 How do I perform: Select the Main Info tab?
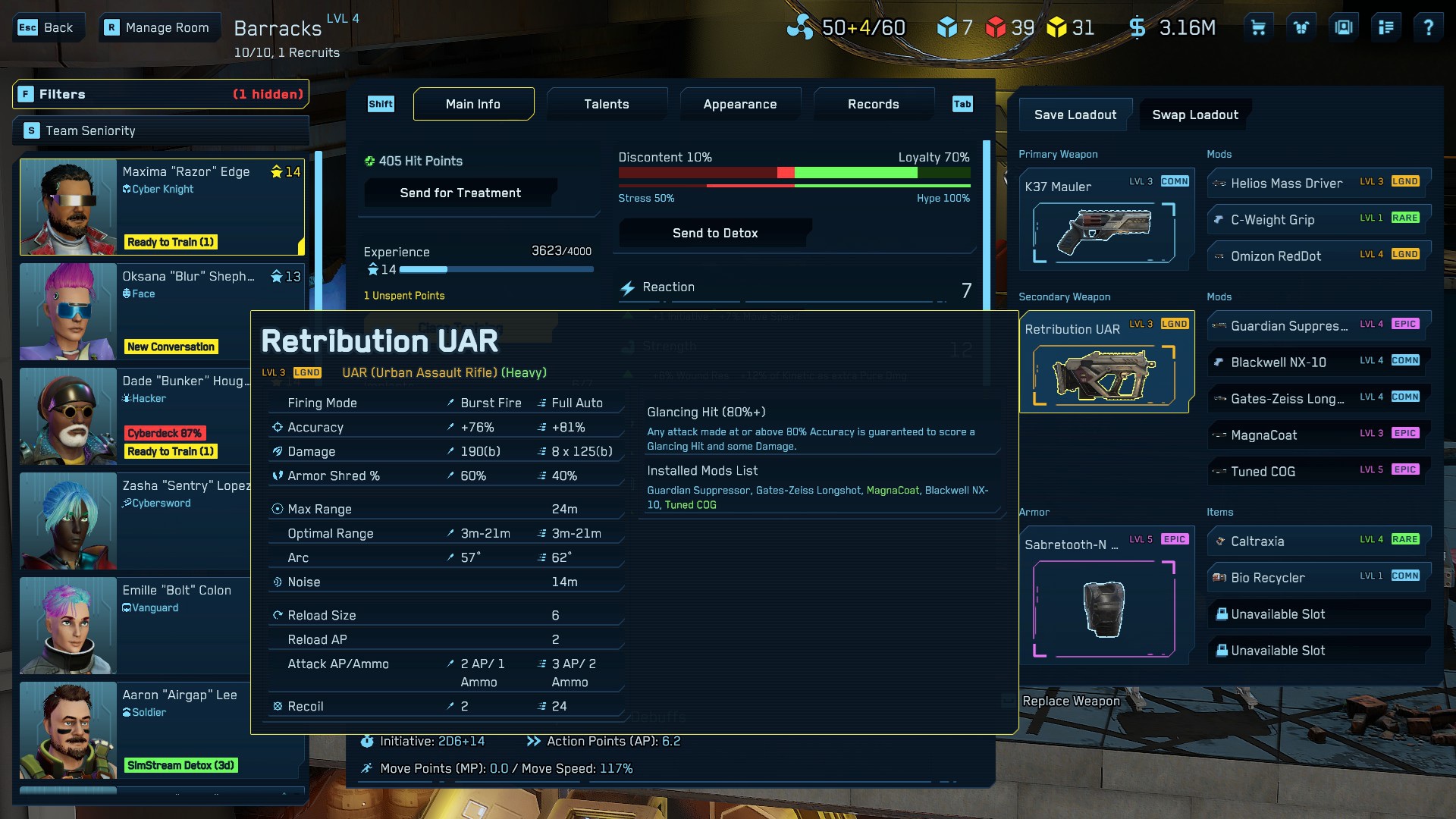click(x=473, y=104)
